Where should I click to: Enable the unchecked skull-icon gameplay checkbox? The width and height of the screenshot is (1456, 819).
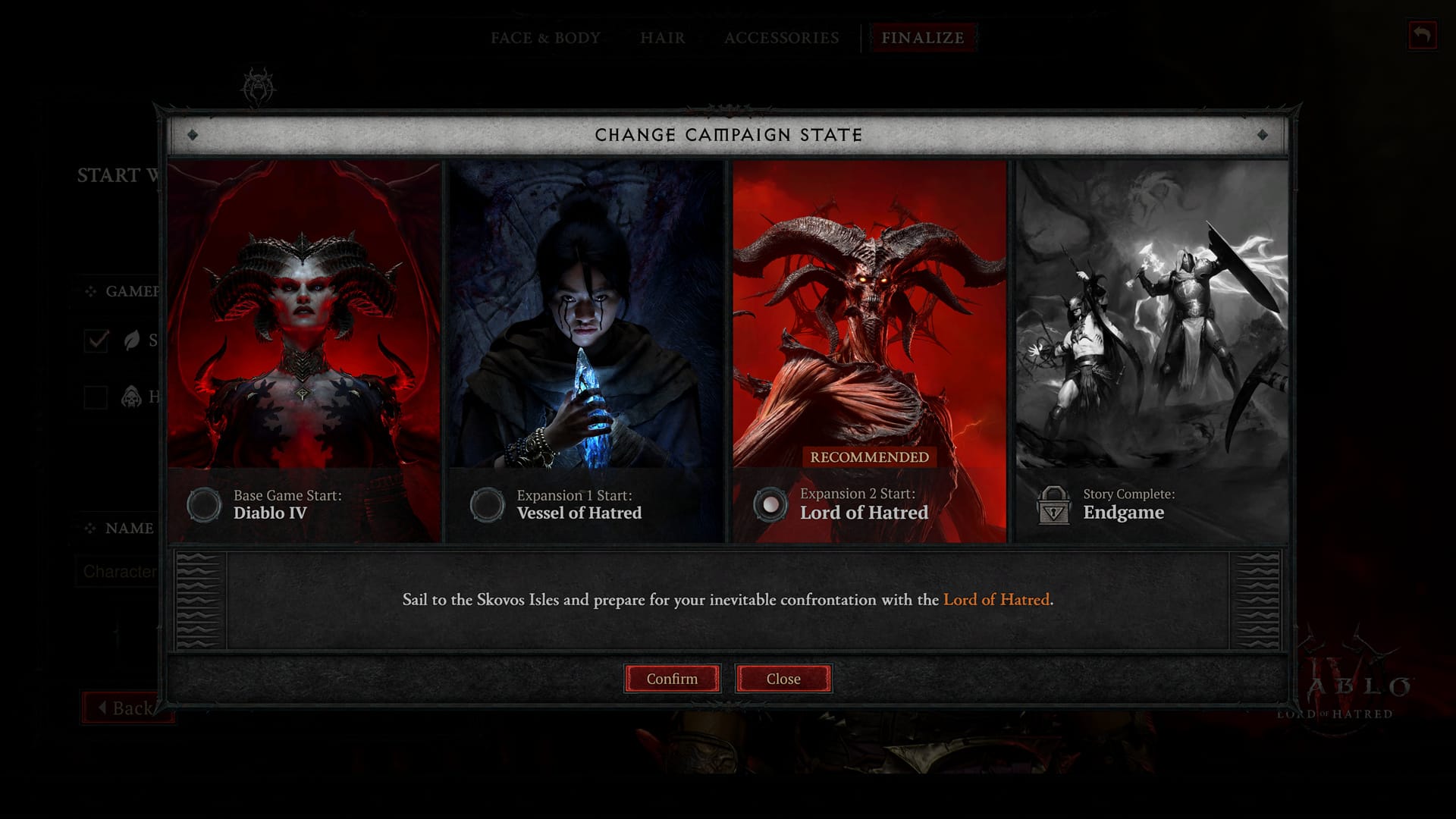96,397
